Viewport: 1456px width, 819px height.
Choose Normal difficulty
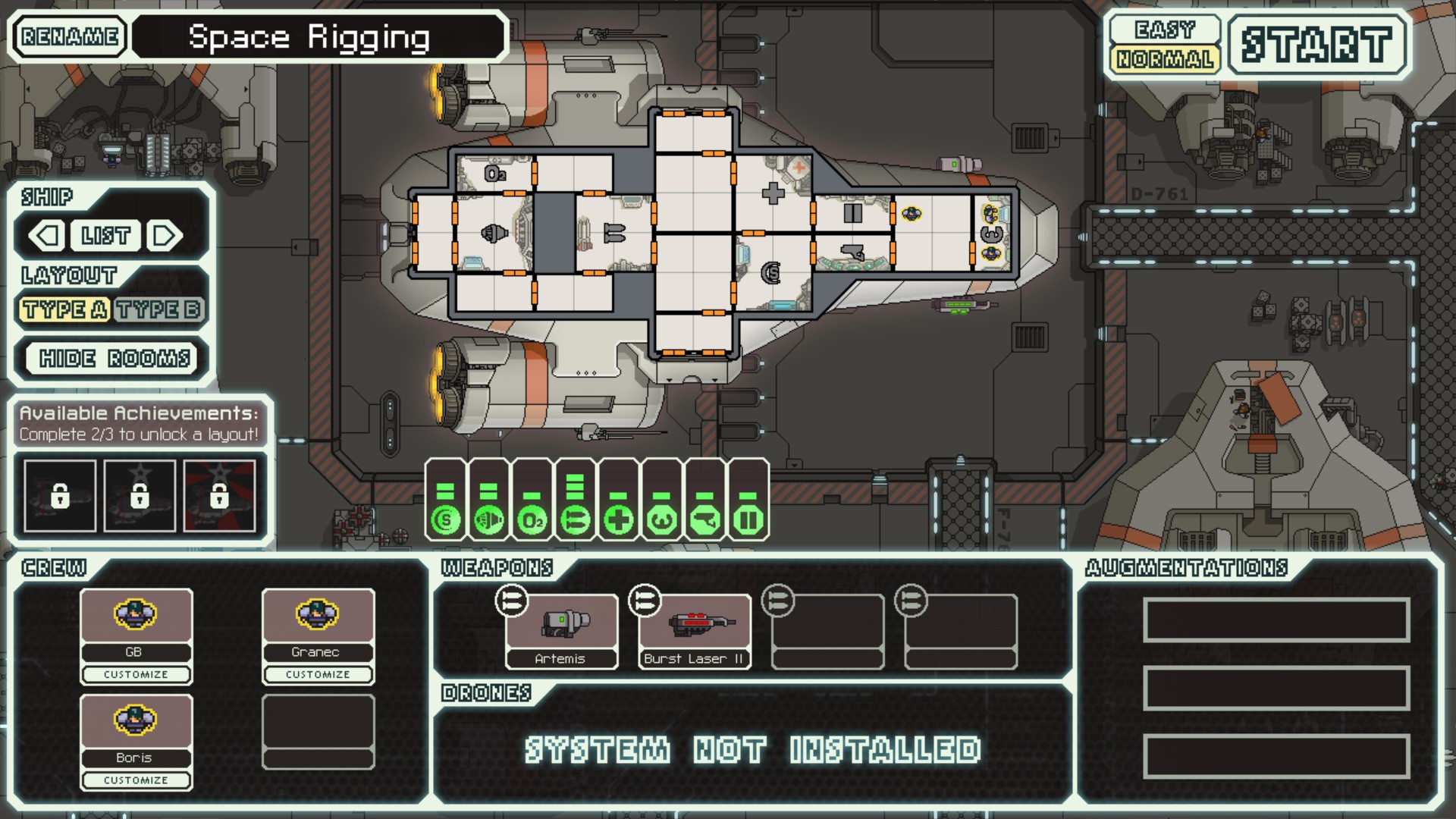1163,59
